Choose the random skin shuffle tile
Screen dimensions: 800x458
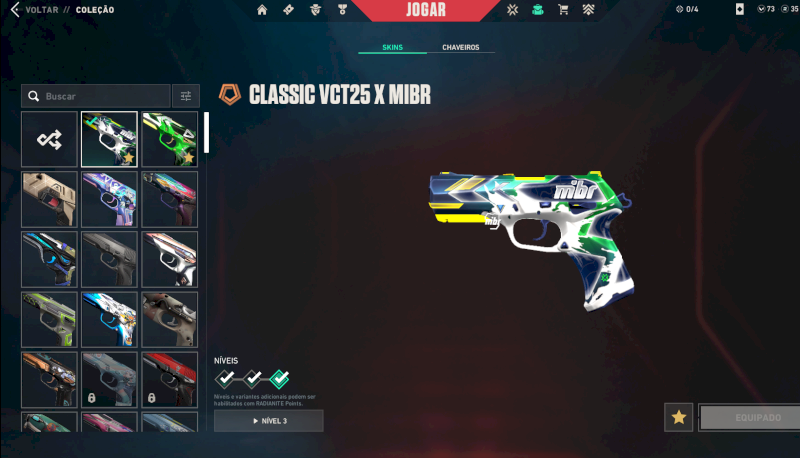49,139
